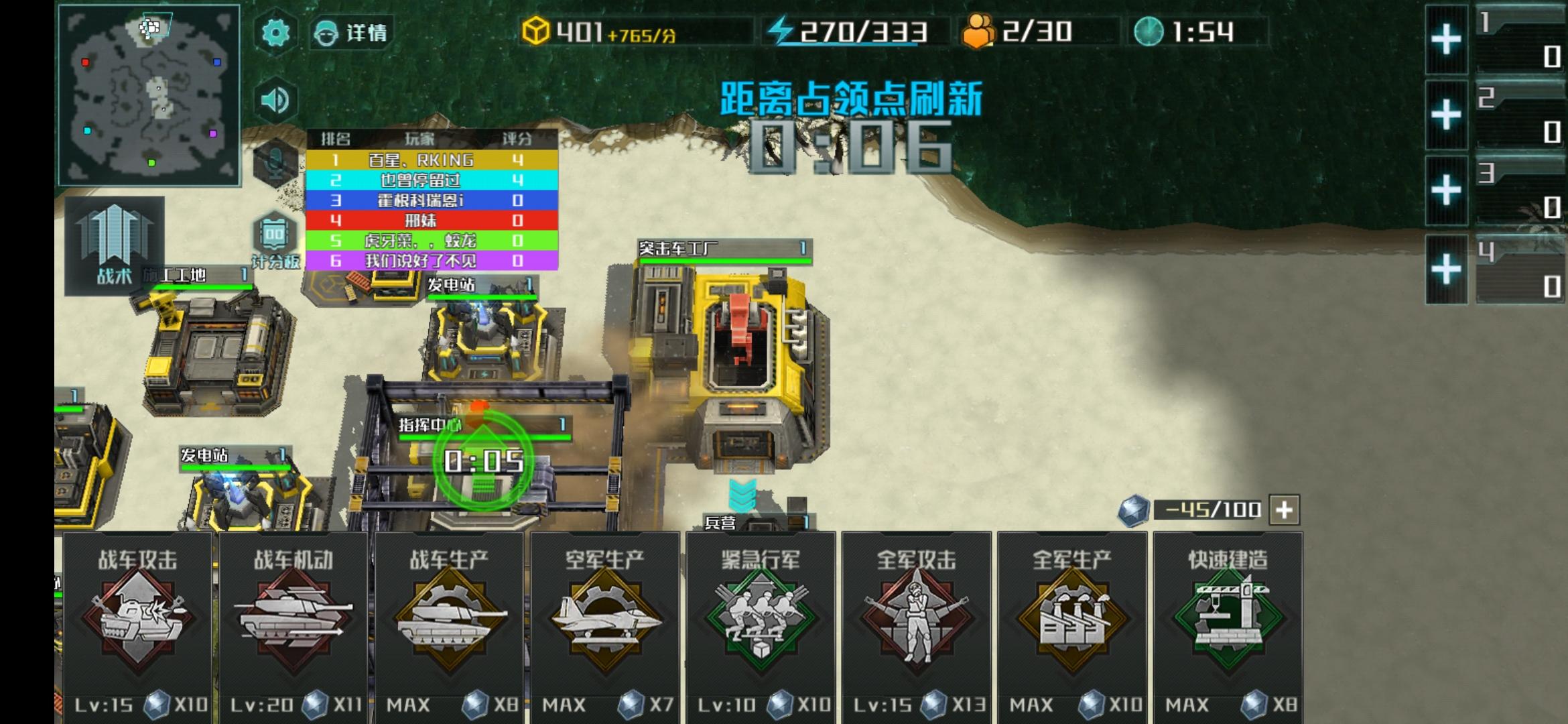1568x724 pixels.
Task: Add units to squad group 3
Action: (1446, 190)
